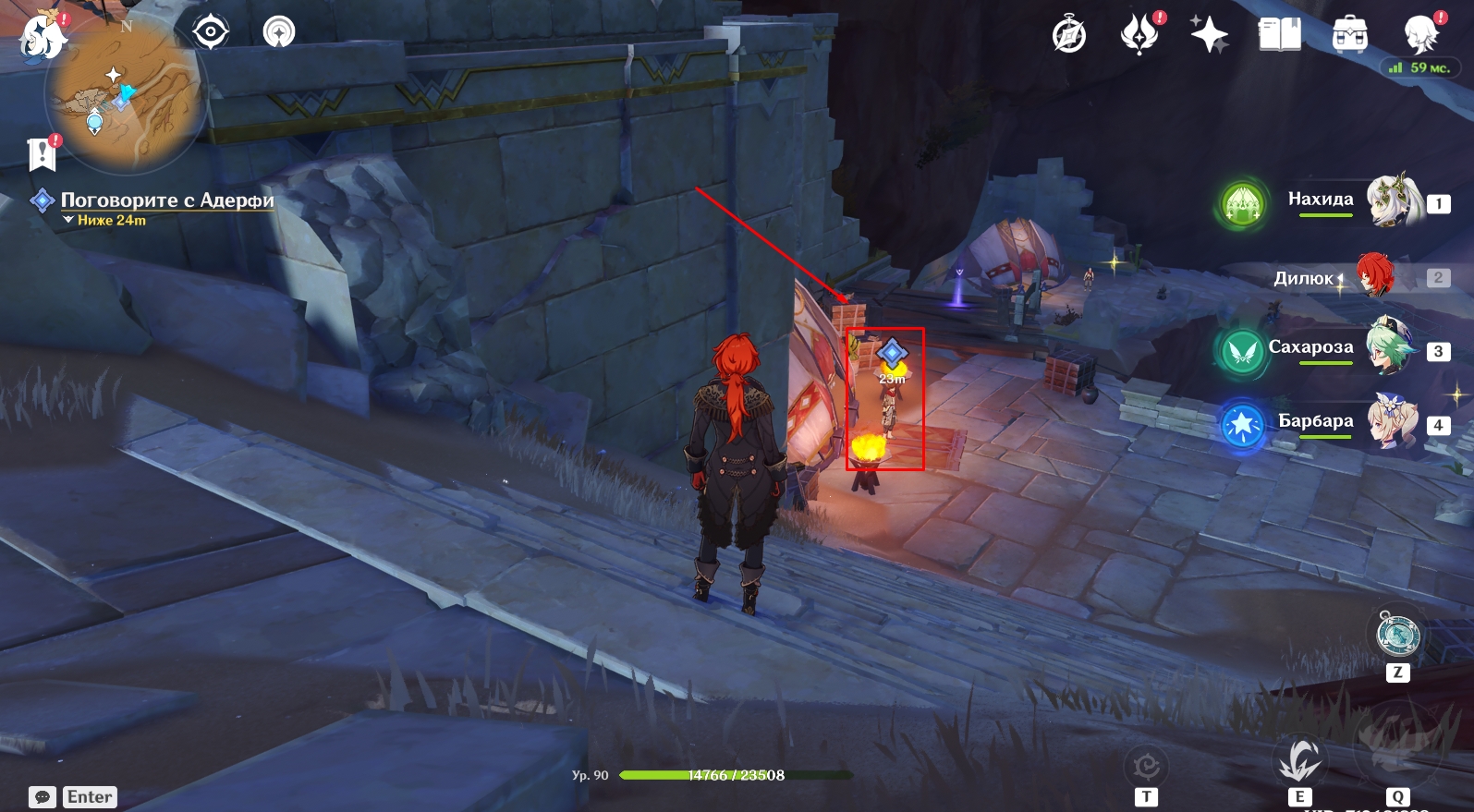Open the adventurer handbook book icon
This screenshot has width=1474, height=812.
1279,35
